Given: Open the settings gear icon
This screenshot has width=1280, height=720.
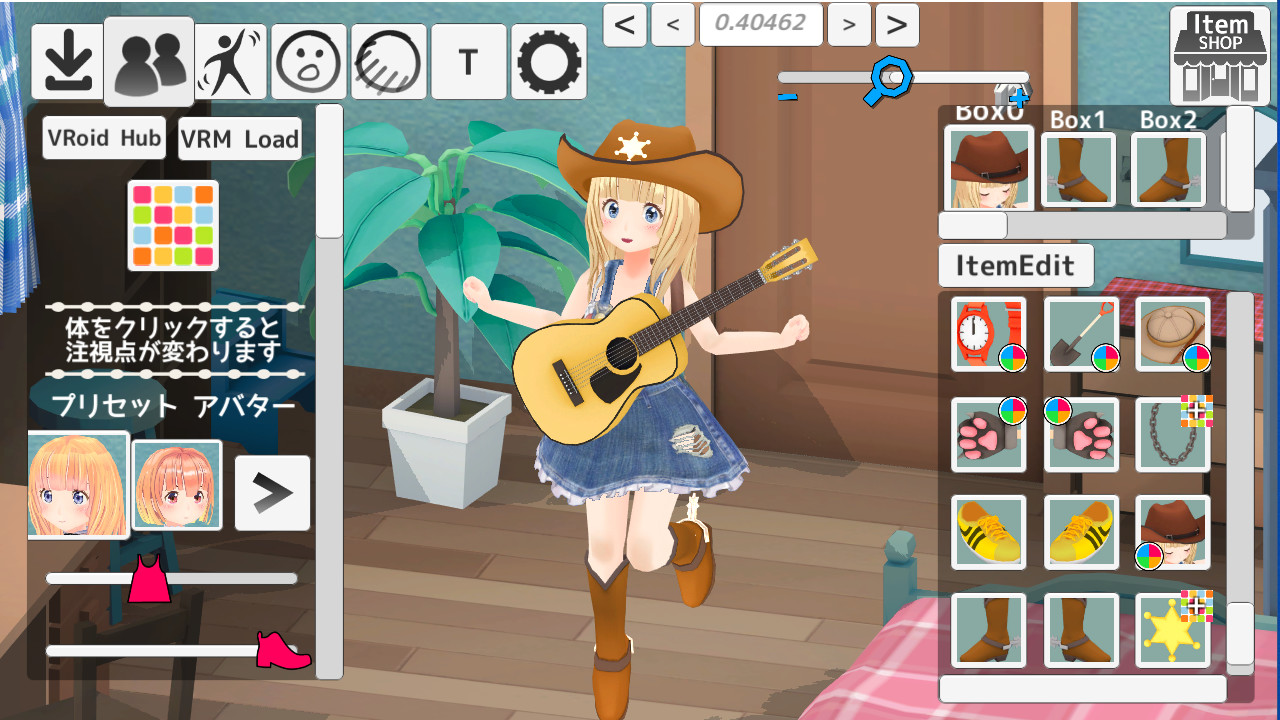Looking at the screenshot, I should 549,61.
